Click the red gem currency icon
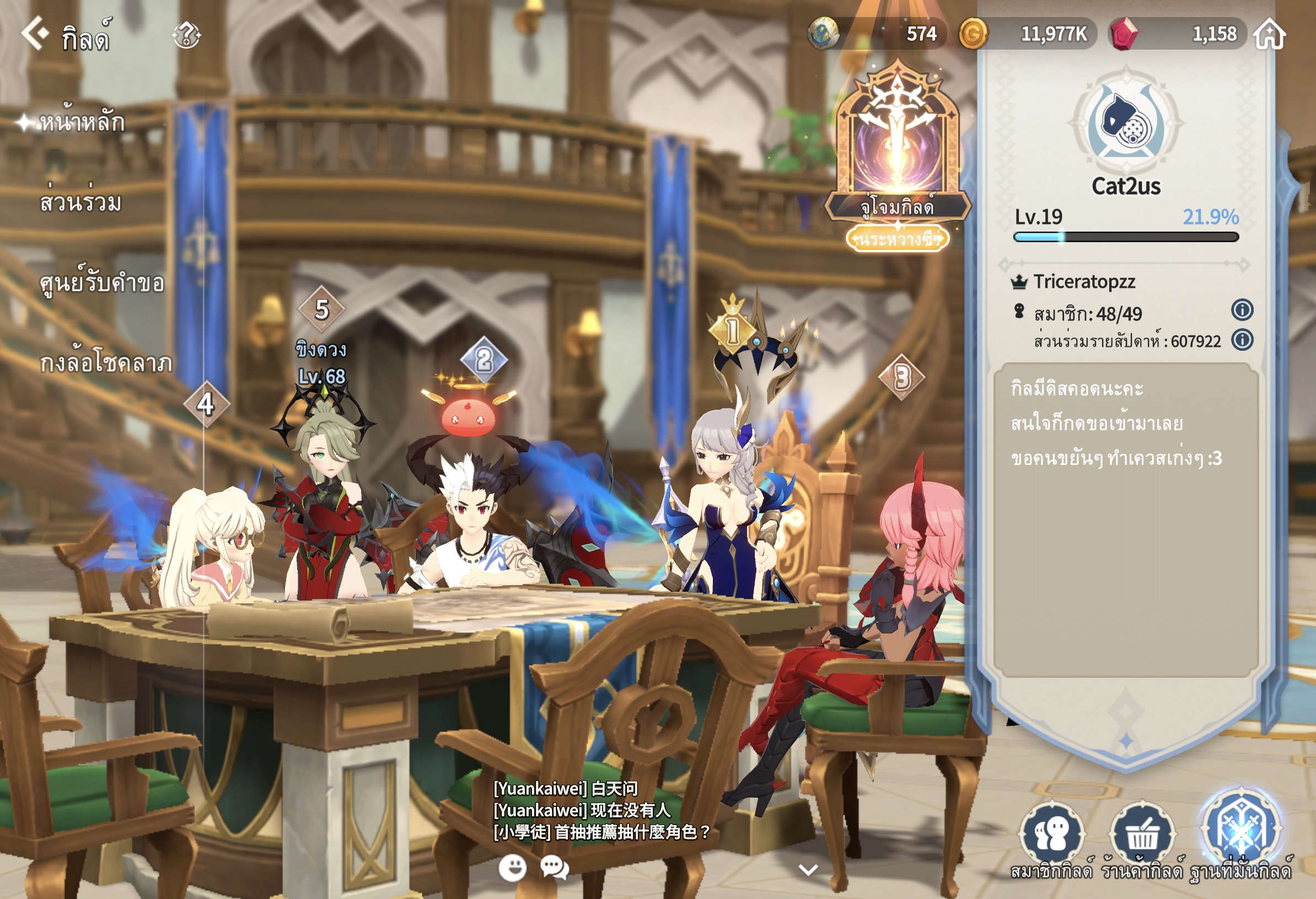This screenshot has width=1316, height=899. (x=1124, y=34)
